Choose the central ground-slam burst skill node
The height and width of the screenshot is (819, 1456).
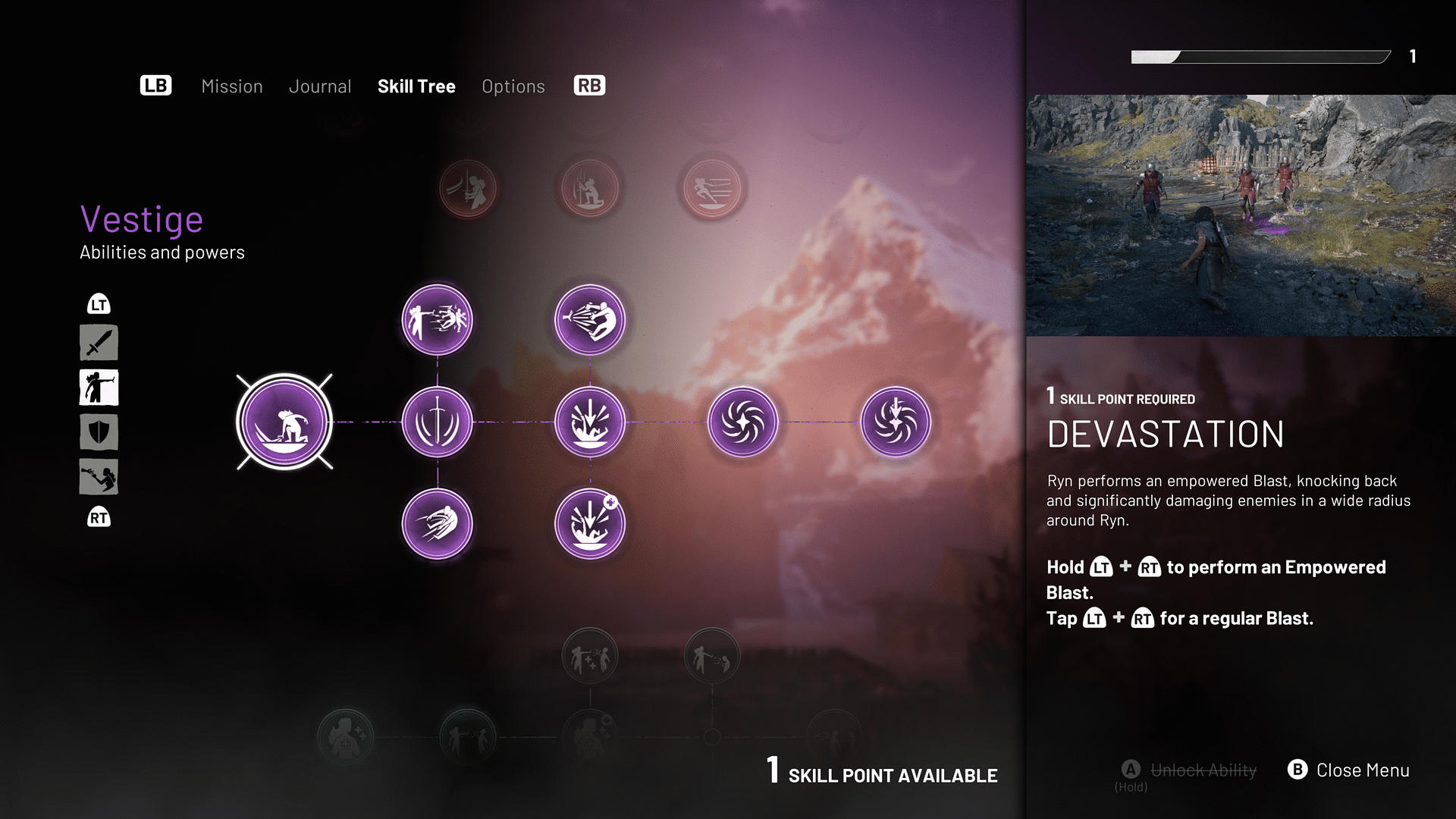[590, 422]
